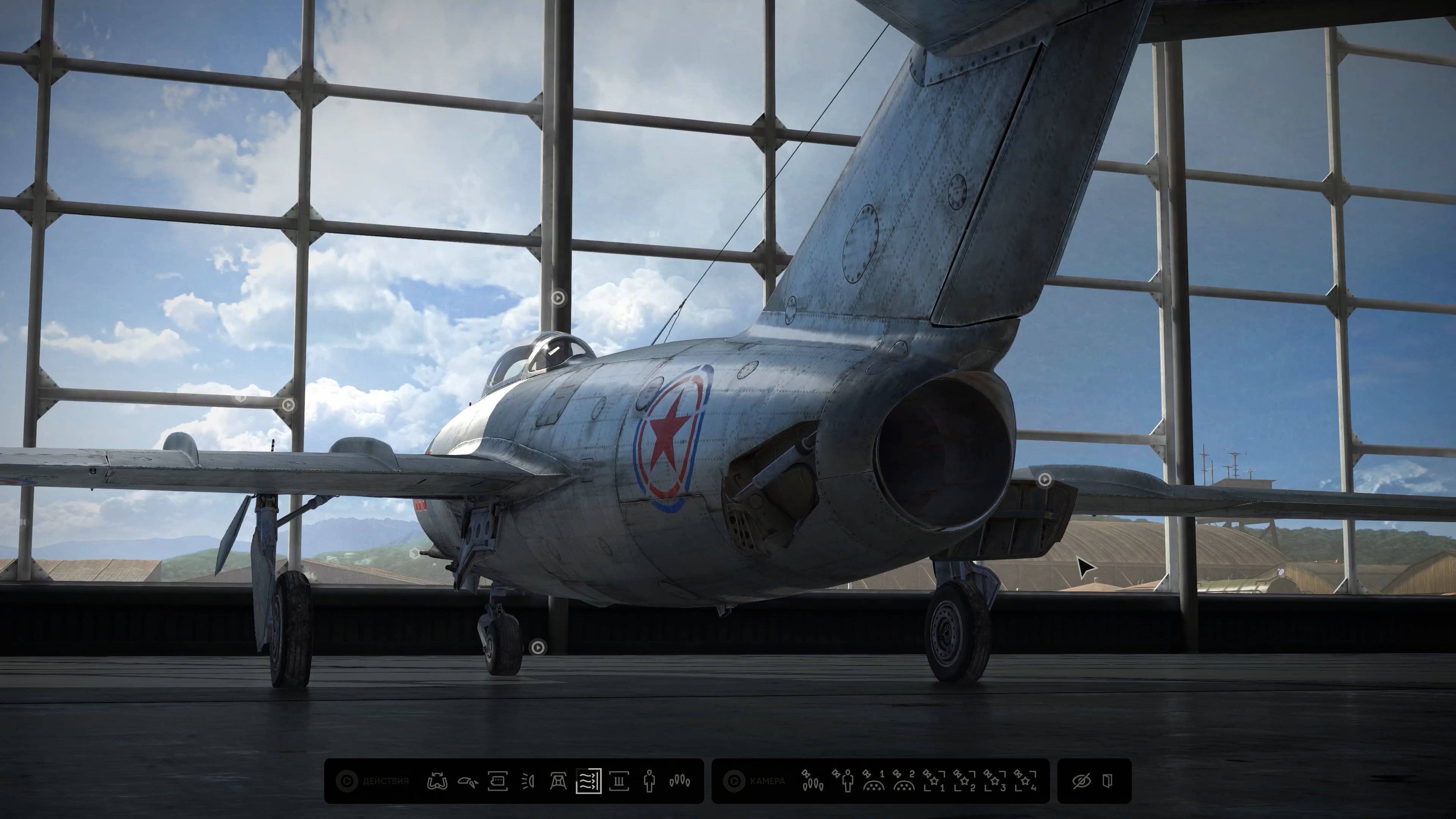1456x819 pixels.
Task: Choose favorite camera preset 4
Action: pyautogui.click(x=1025, y=781)
